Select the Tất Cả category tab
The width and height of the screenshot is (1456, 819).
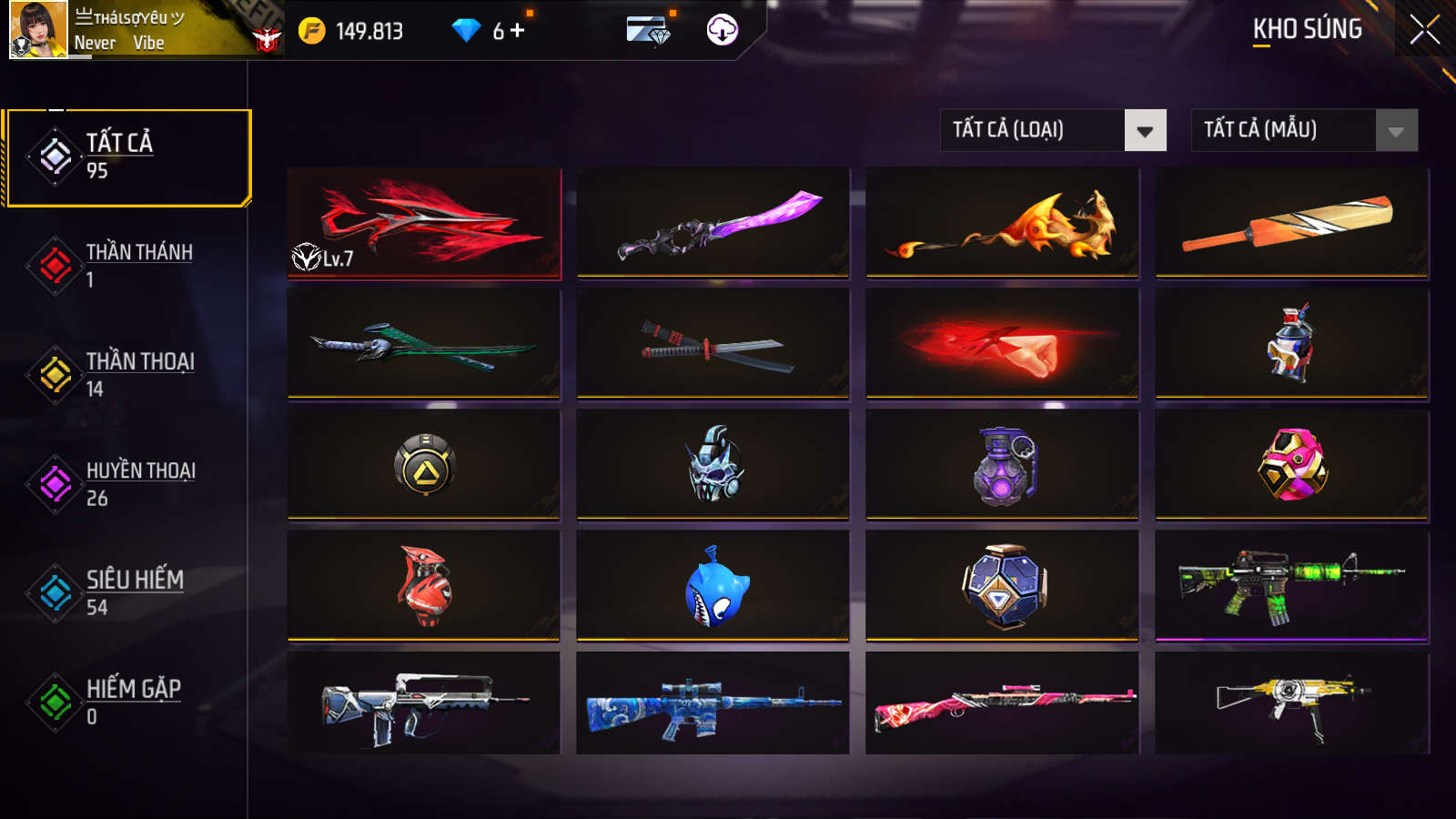tap(127, 157)
